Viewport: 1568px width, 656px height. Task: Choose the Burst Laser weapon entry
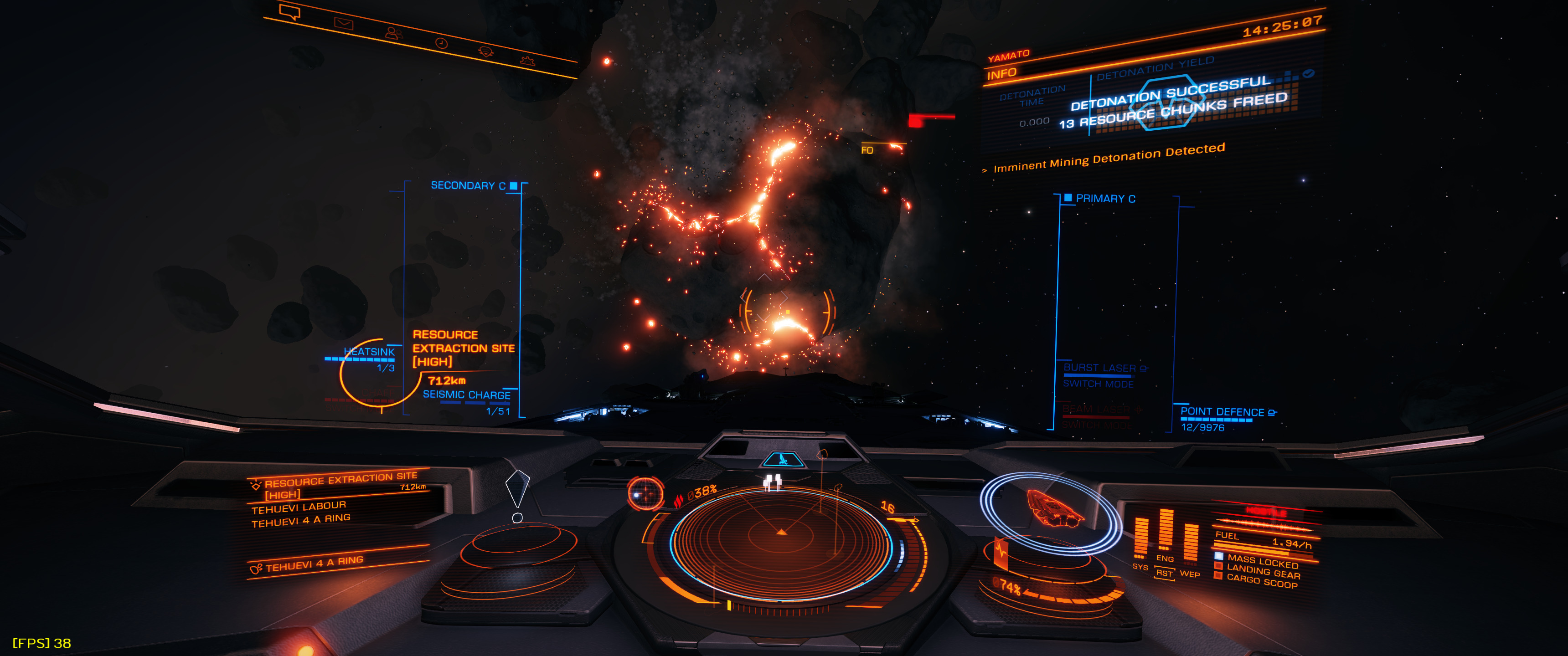(x=1099, y=368)
